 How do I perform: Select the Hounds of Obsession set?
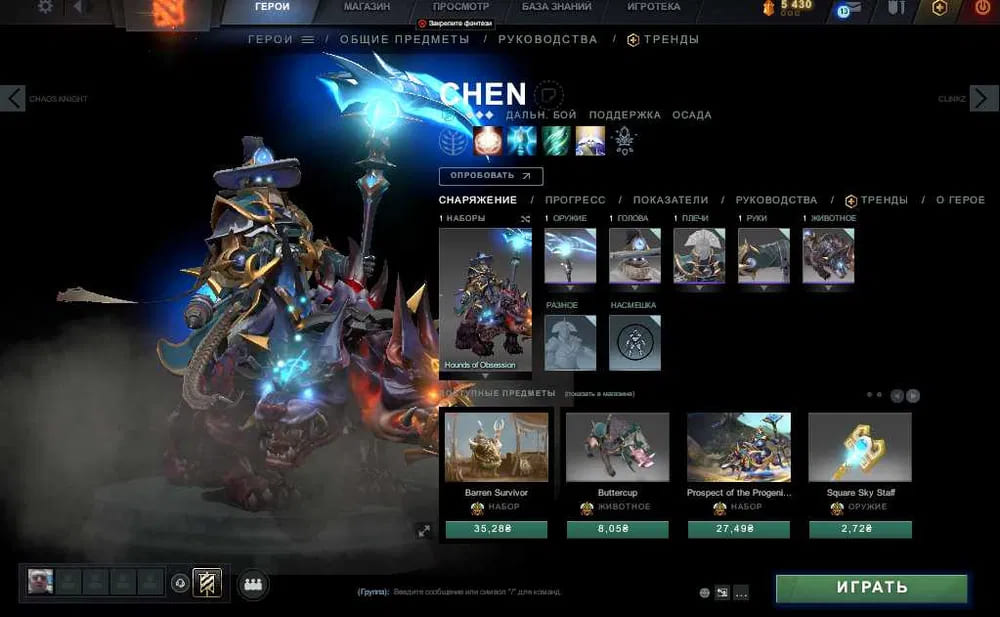(x=486, y=300)
